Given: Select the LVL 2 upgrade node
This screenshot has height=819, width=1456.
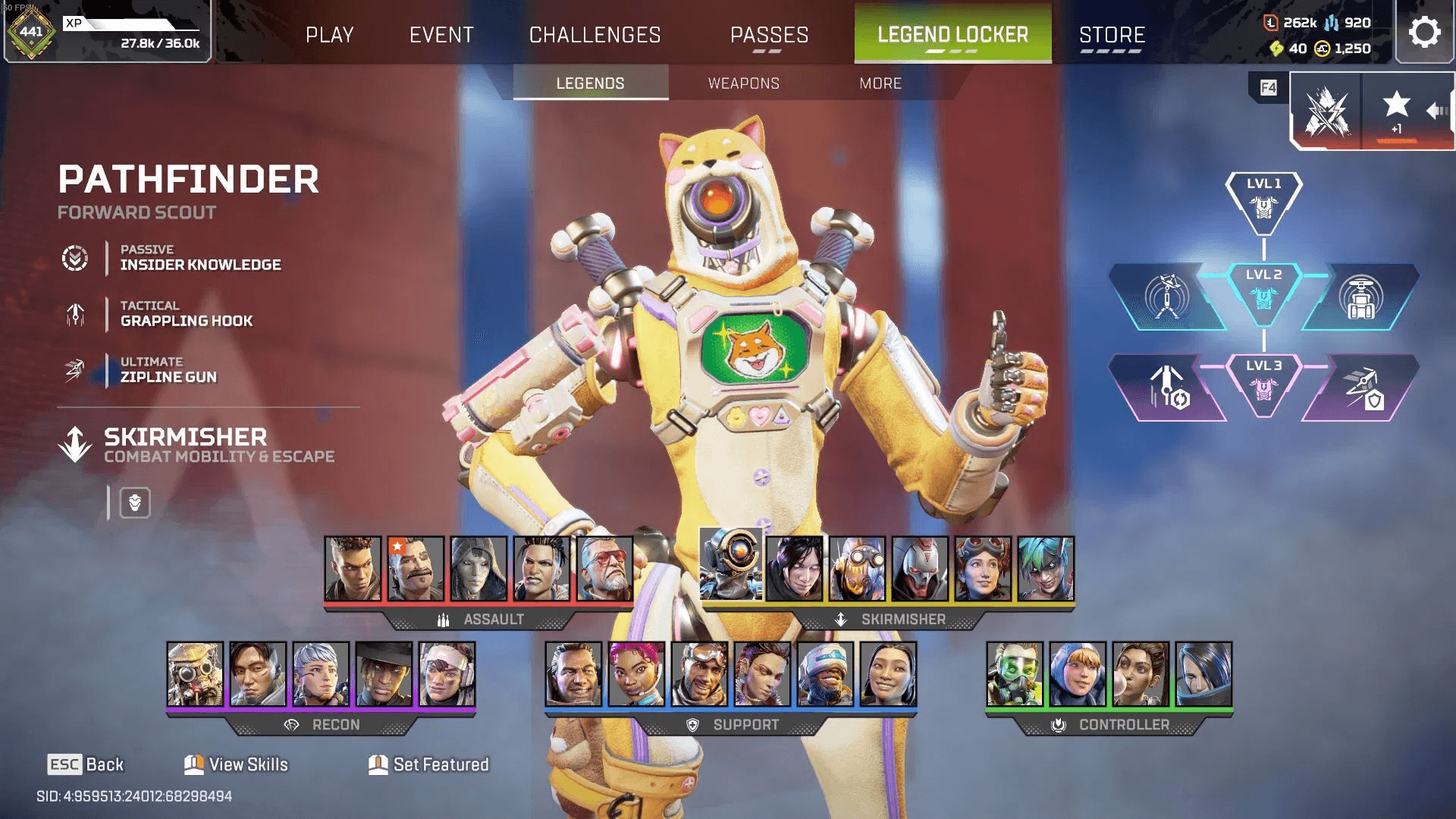Looking at the screenshot, I should [1263, 292].
